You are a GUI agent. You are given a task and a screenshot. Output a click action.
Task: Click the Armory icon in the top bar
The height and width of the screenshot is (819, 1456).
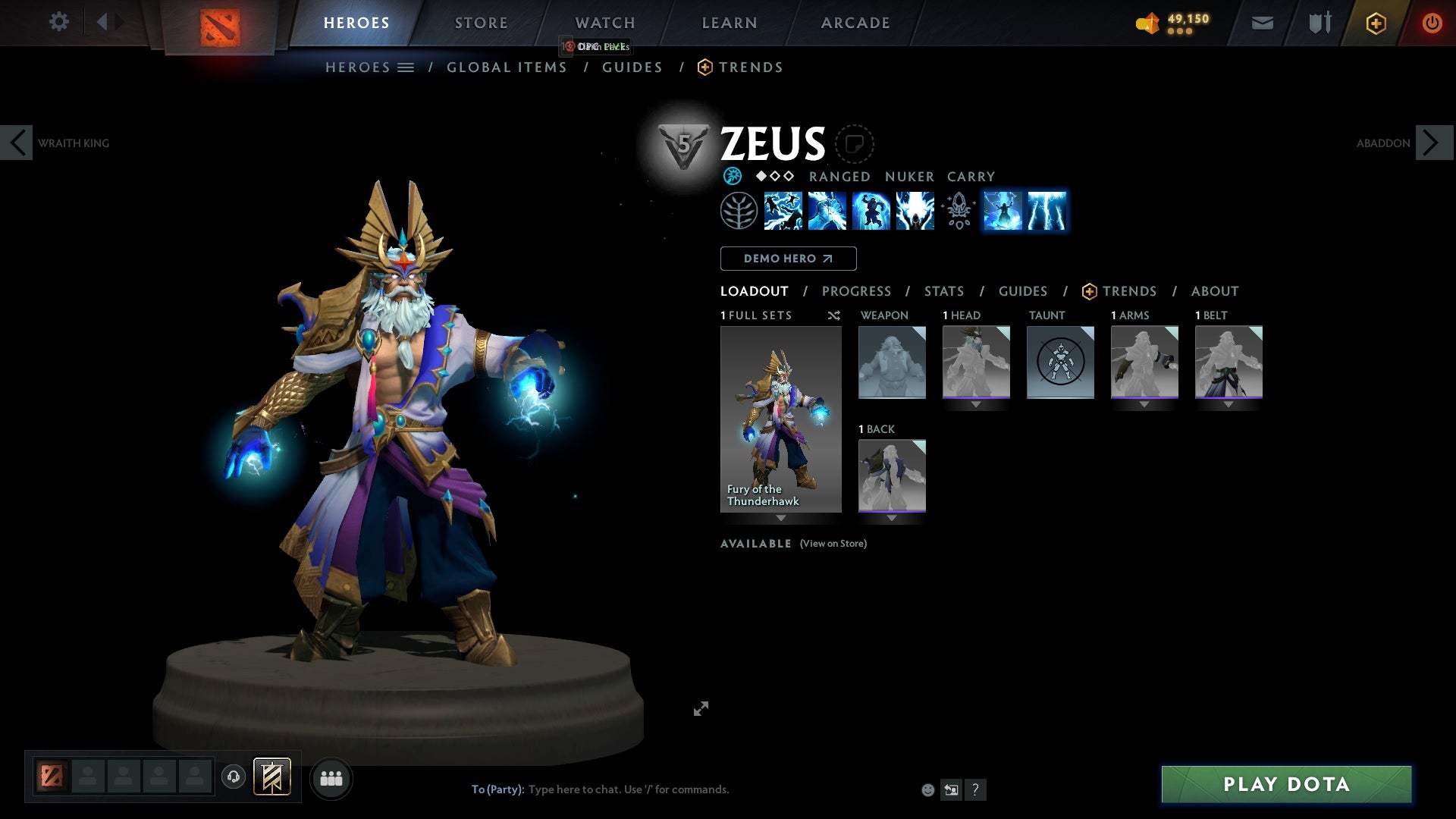(x=1318, y=22)
